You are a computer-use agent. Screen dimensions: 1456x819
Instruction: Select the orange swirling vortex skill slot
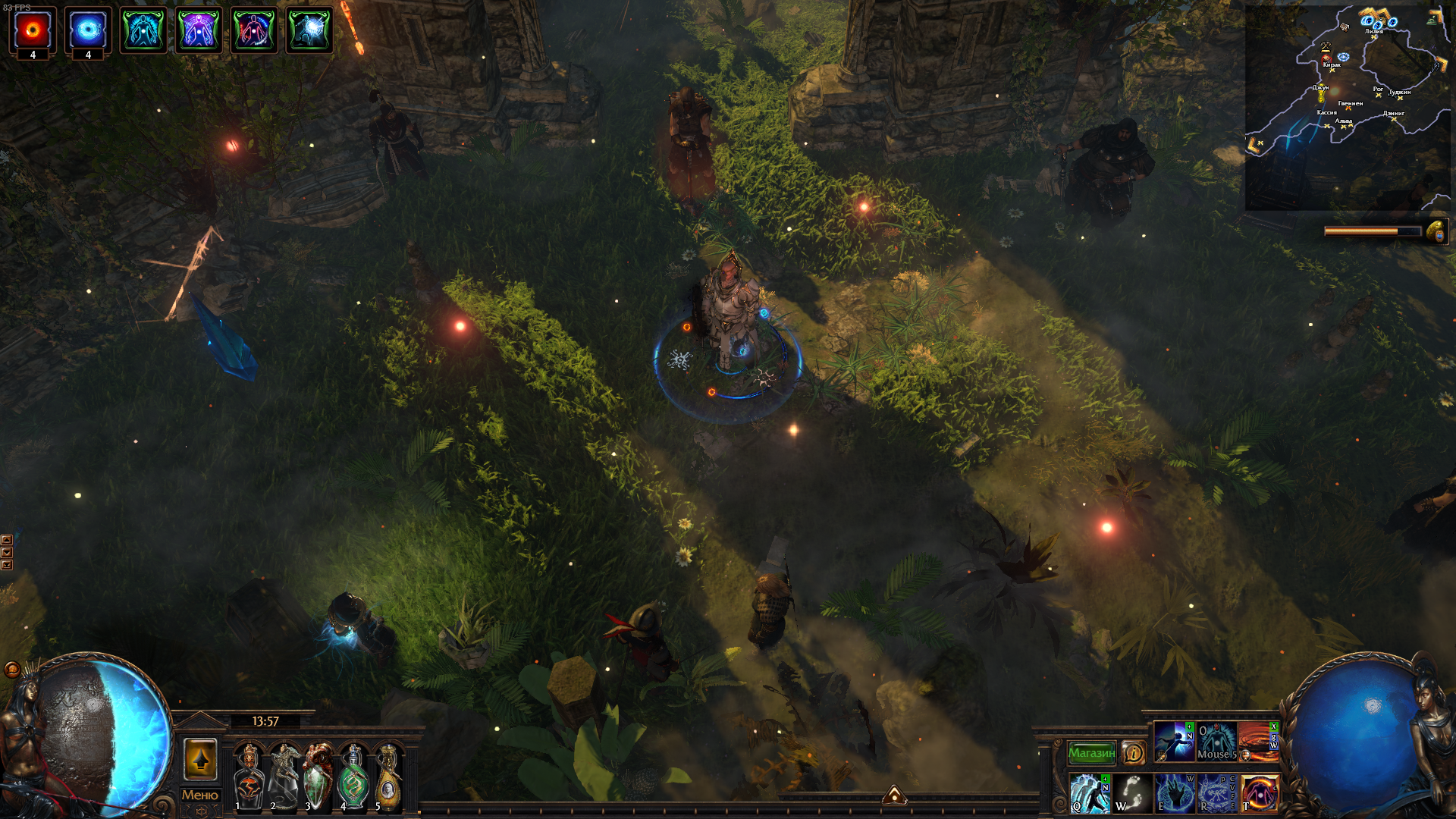(1257, 742)
